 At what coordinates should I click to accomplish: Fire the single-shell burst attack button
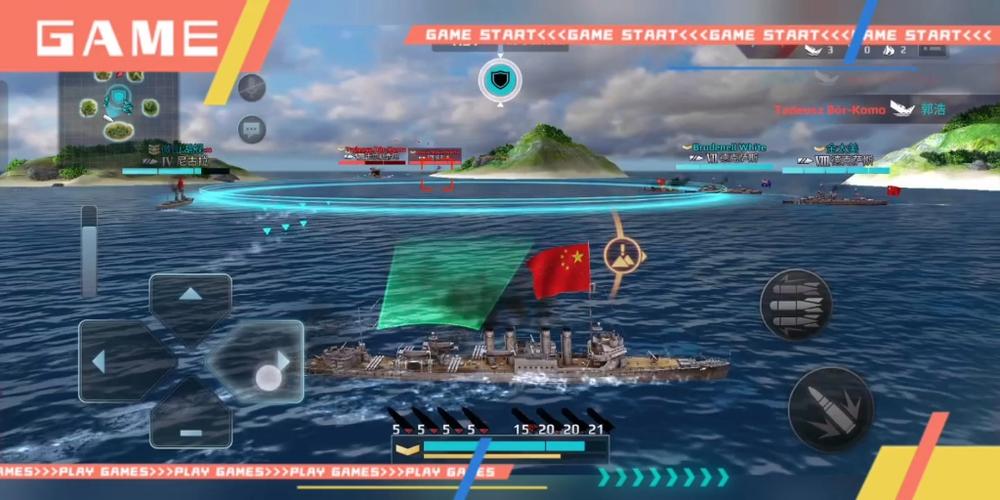point(830,408)
